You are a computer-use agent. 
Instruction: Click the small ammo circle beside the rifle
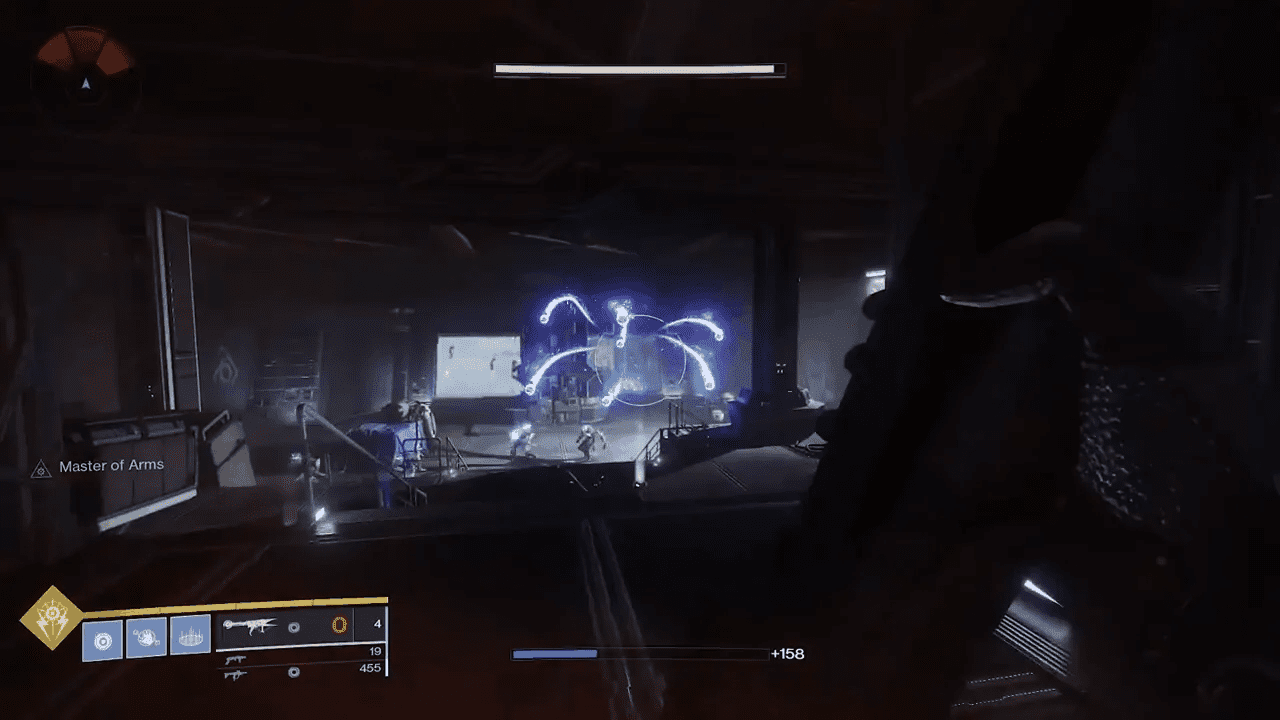[293, 629]
